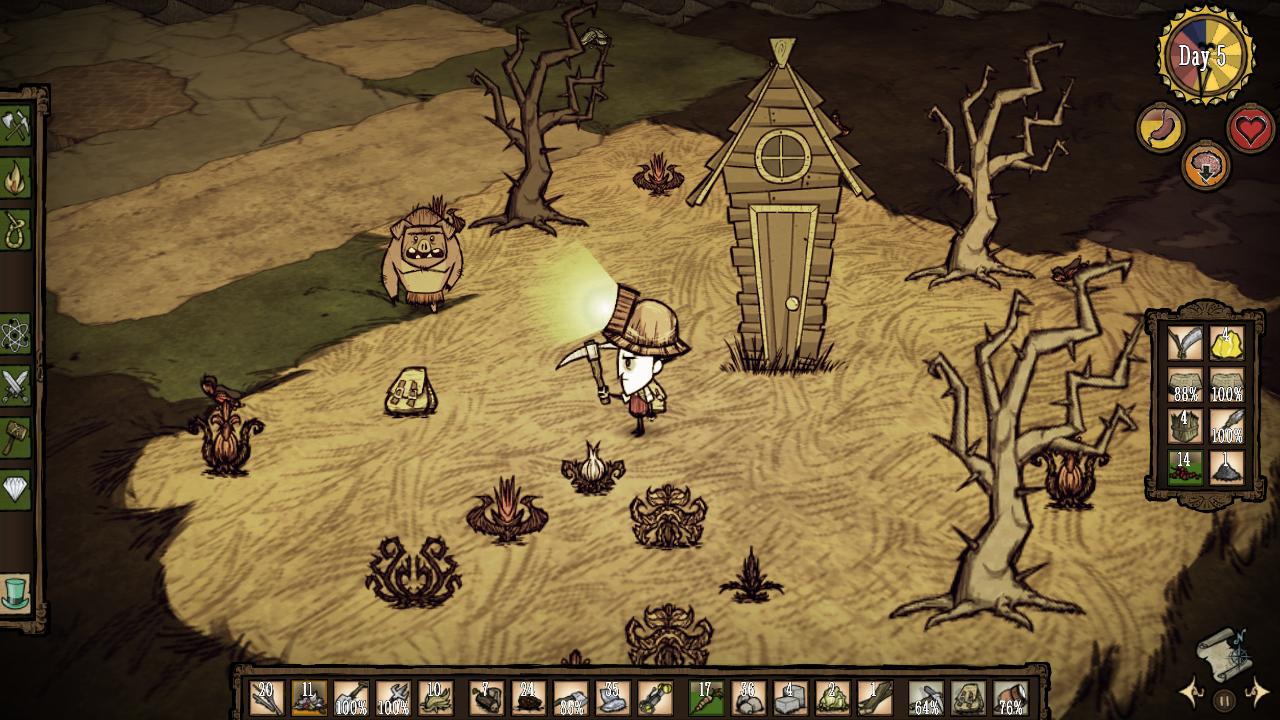Viewport: 1280px width, 720px height.
Task: Open the Science crafting tab
Action: point(15,334)
